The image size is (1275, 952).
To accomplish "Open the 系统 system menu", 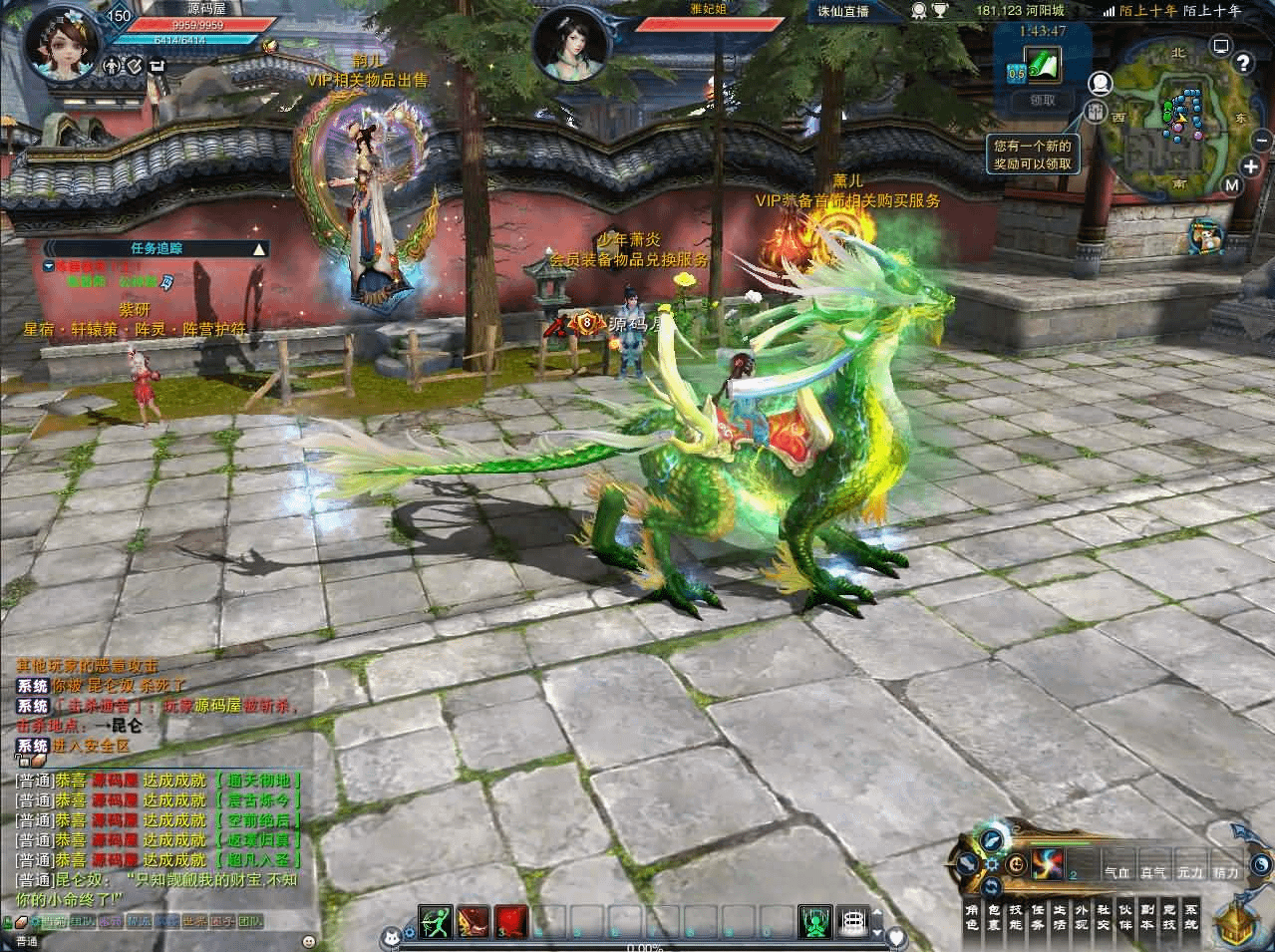I will tap(1190, 916).
